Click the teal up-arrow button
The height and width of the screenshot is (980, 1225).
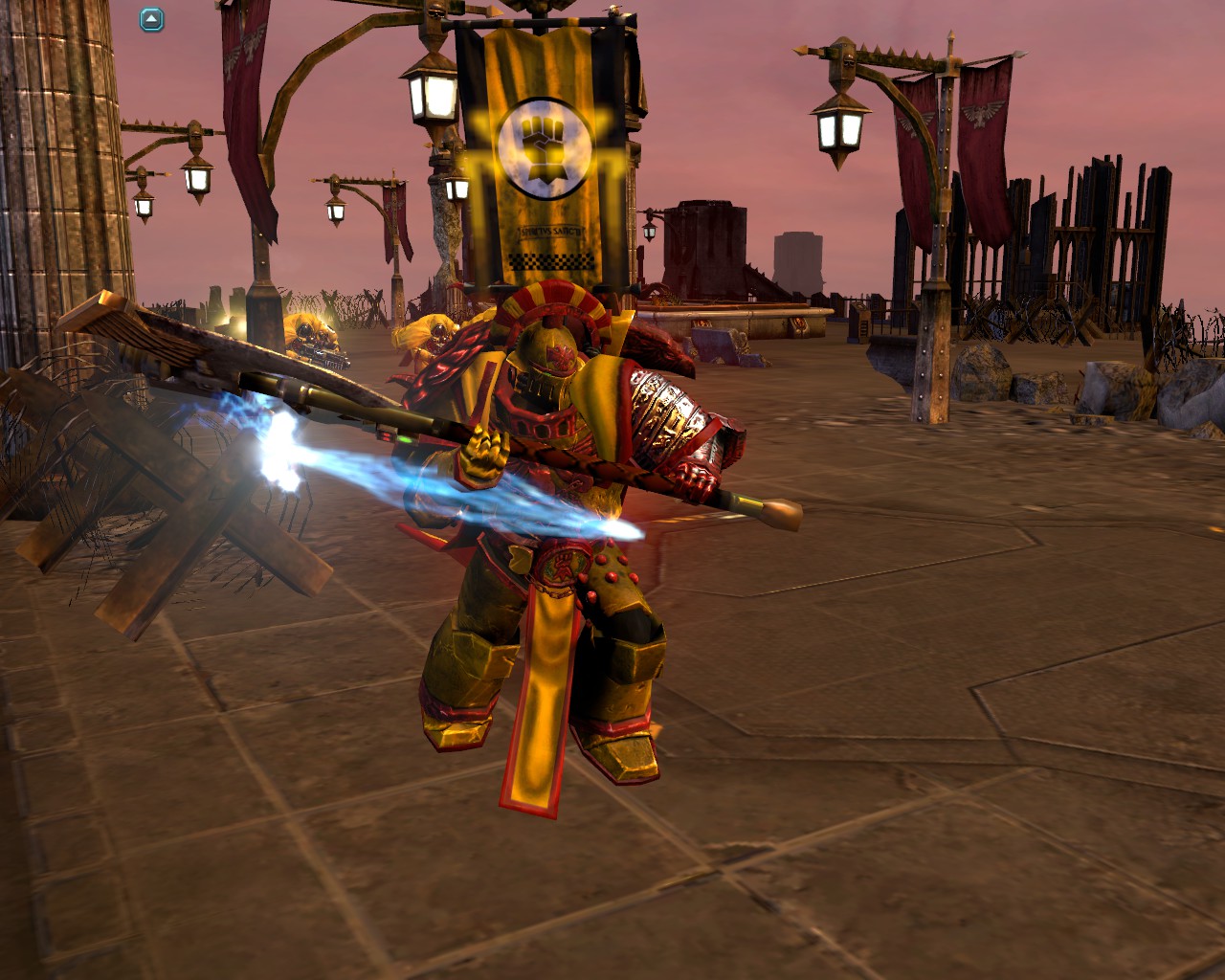click(152, 19)
